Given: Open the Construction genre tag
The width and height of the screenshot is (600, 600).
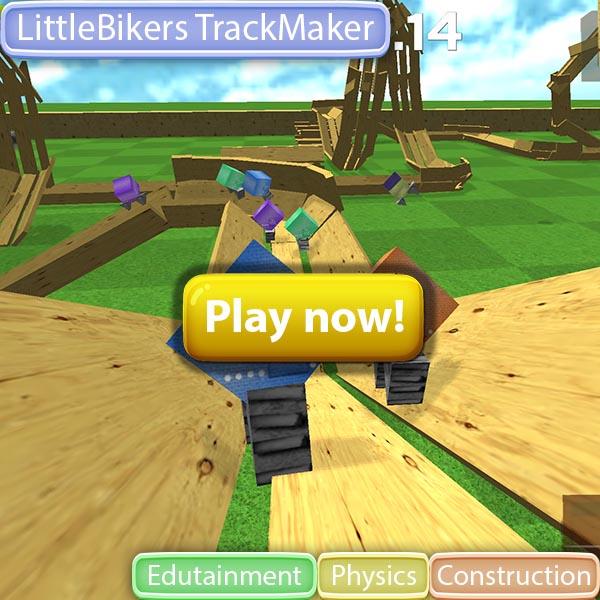Looking at the screenshot, I should (514, 576).
